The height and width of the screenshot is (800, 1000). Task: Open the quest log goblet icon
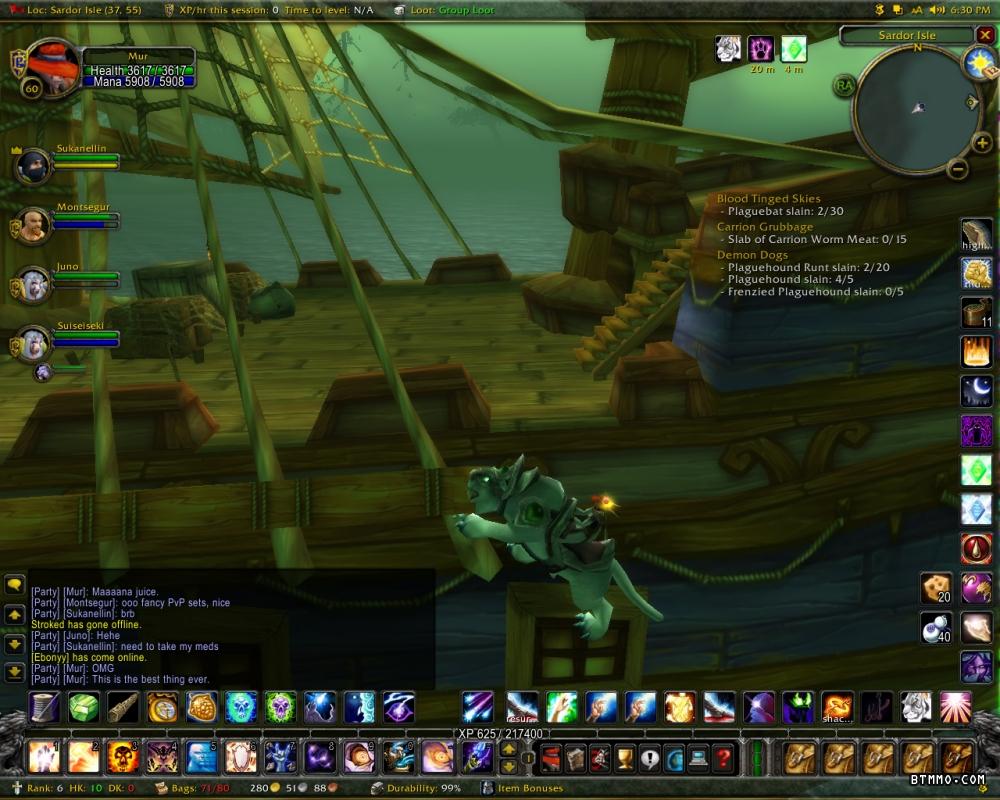click(625, 757)
